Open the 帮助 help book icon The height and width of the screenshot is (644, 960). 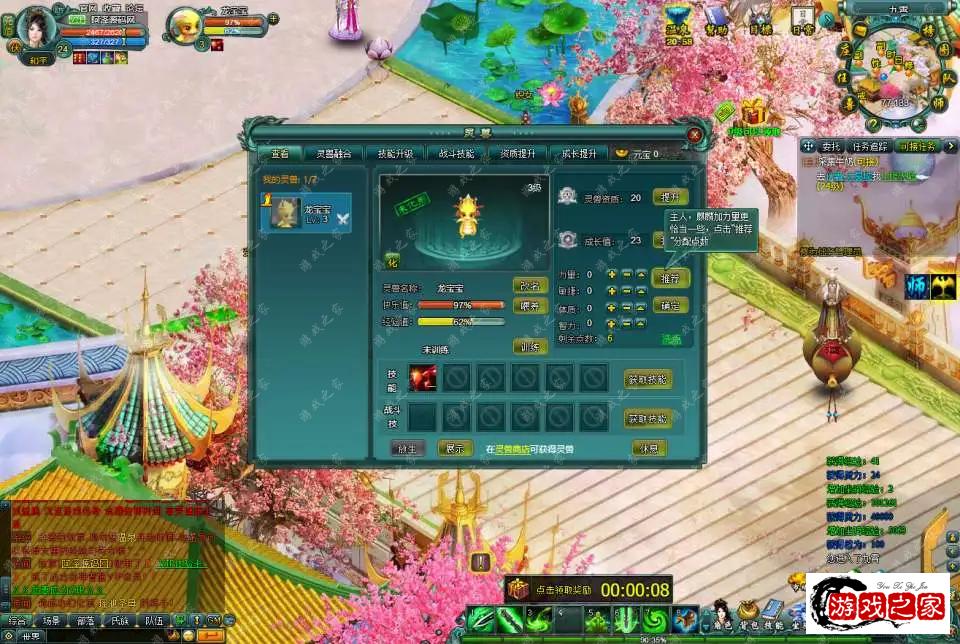pos(714,18)
